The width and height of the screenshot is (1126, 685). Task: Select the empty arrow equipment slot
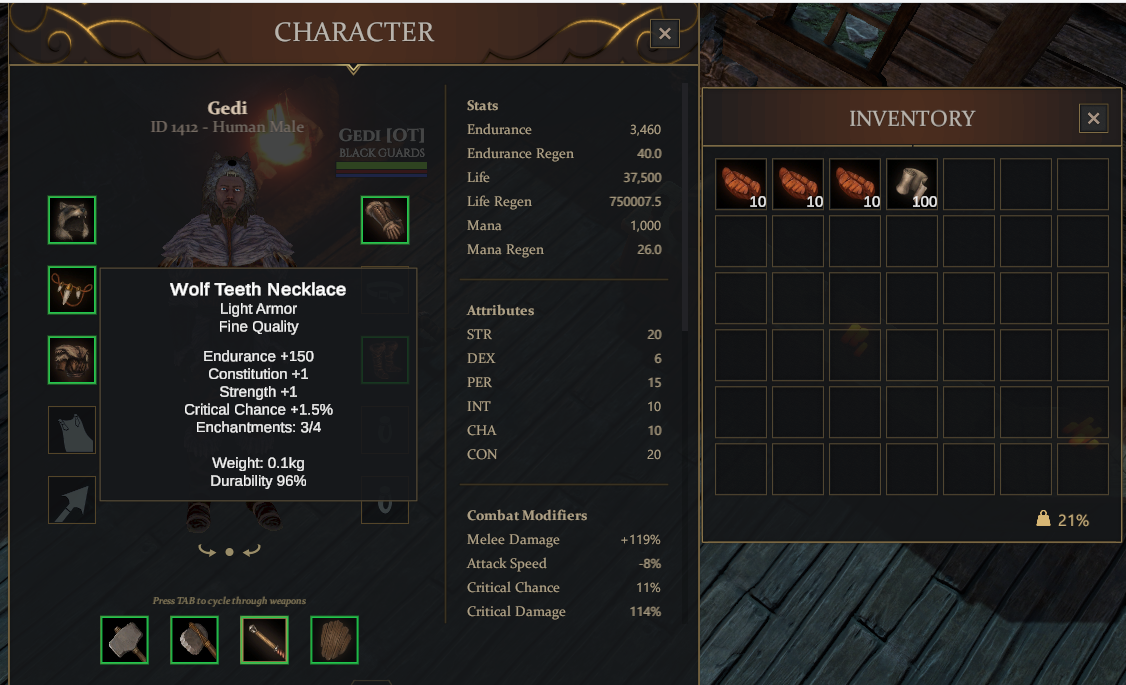(x=72, y=500)
